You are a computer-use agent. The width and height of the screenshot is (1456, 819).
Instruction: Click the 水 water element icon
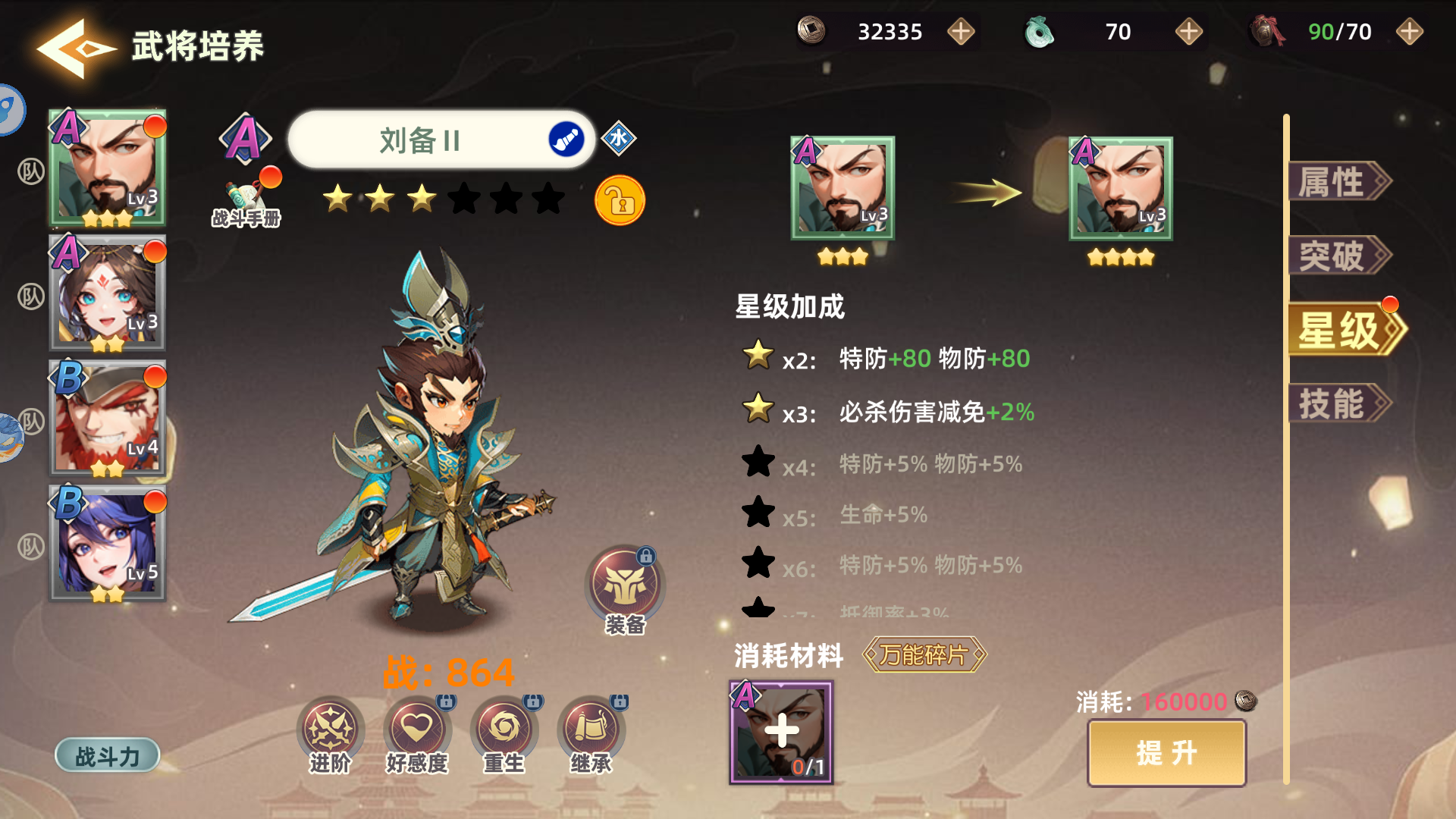tap(618, 140)
